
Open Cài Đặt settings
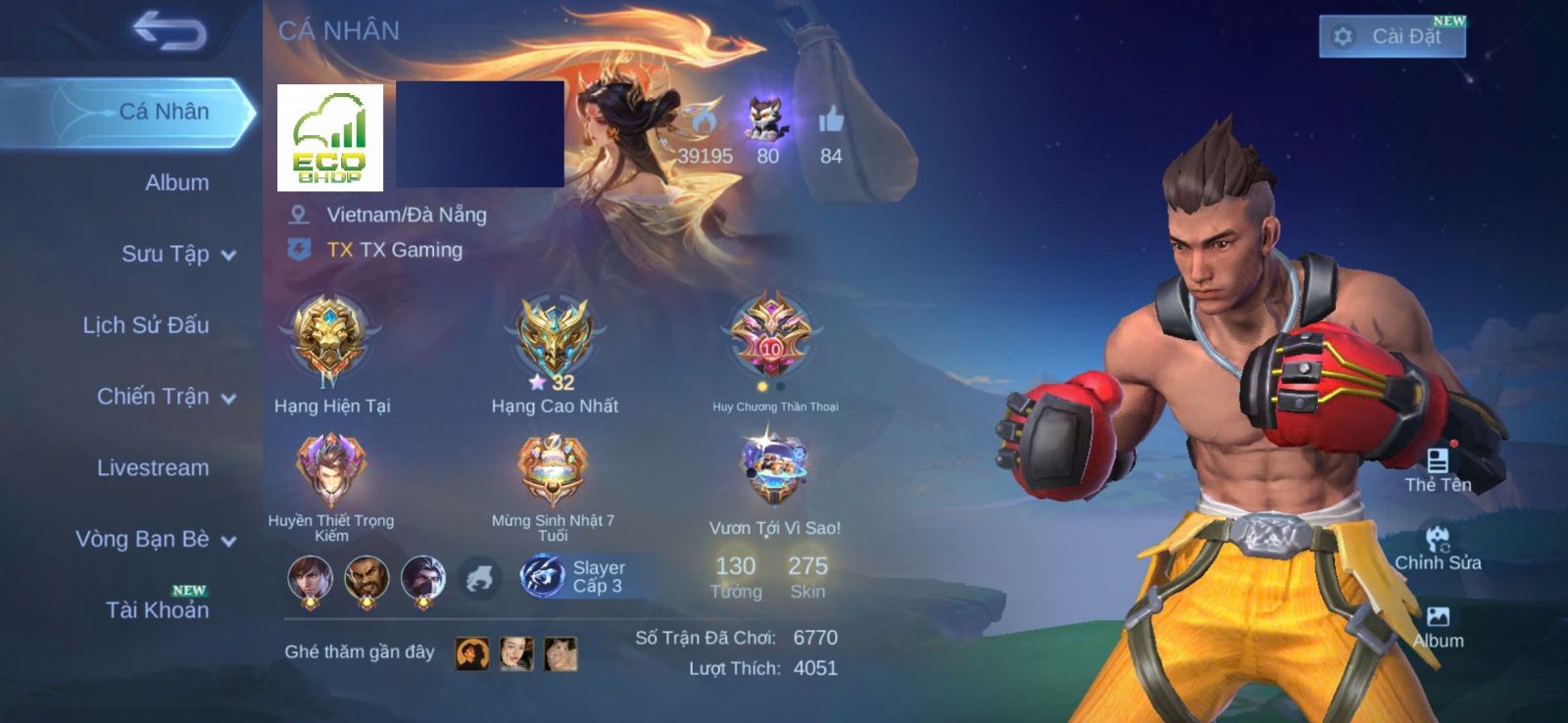(1392, 37)
